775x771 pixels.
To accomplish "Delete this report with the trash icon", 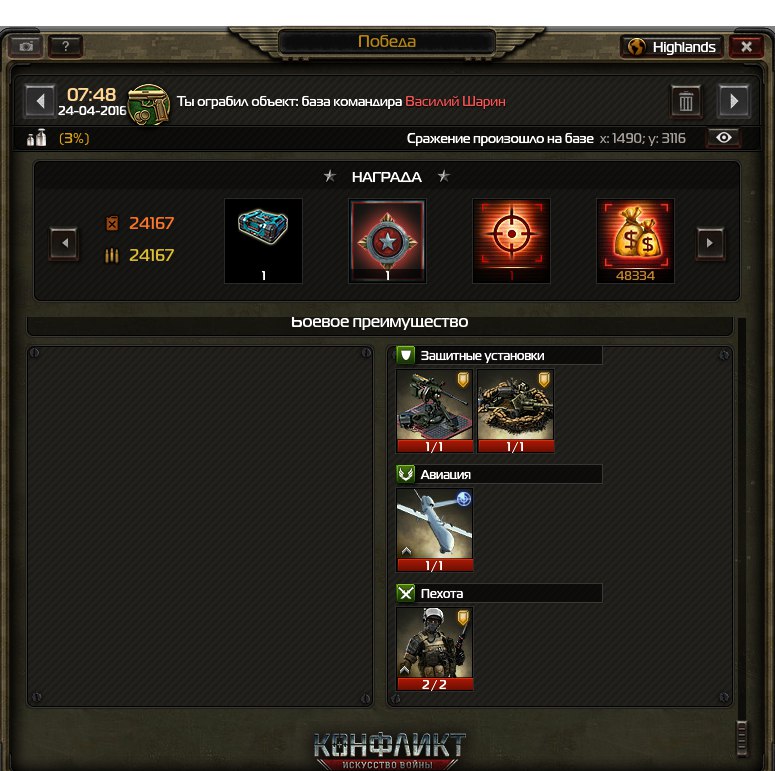I will pos(686,101).
